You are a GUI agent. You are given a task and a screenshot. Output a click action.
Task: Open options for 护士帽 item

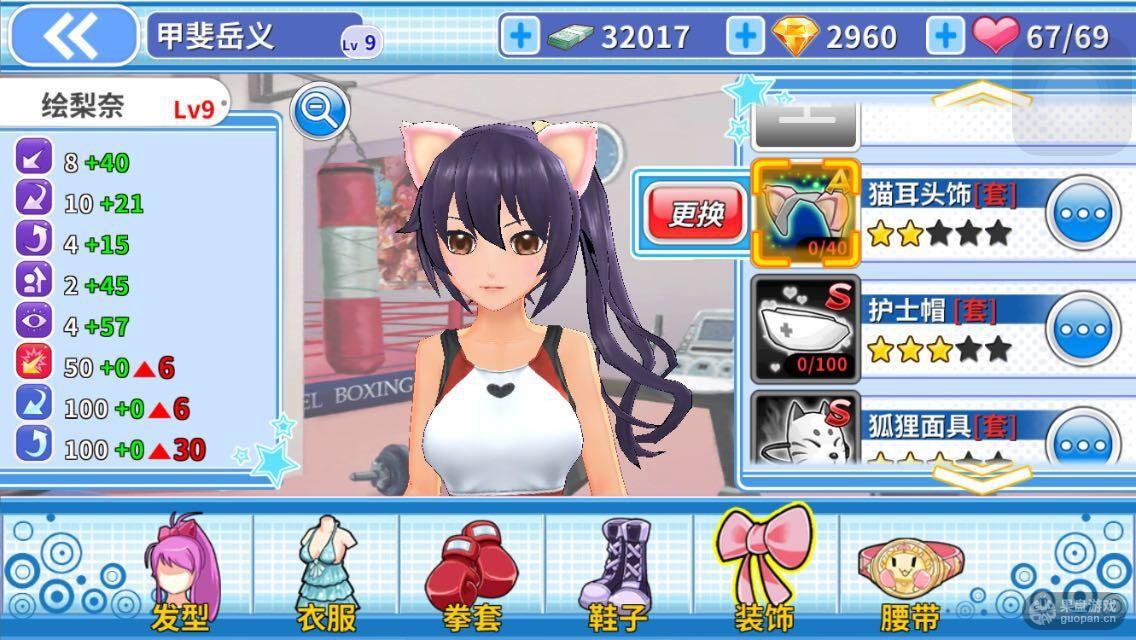[x=1084, y=329]
